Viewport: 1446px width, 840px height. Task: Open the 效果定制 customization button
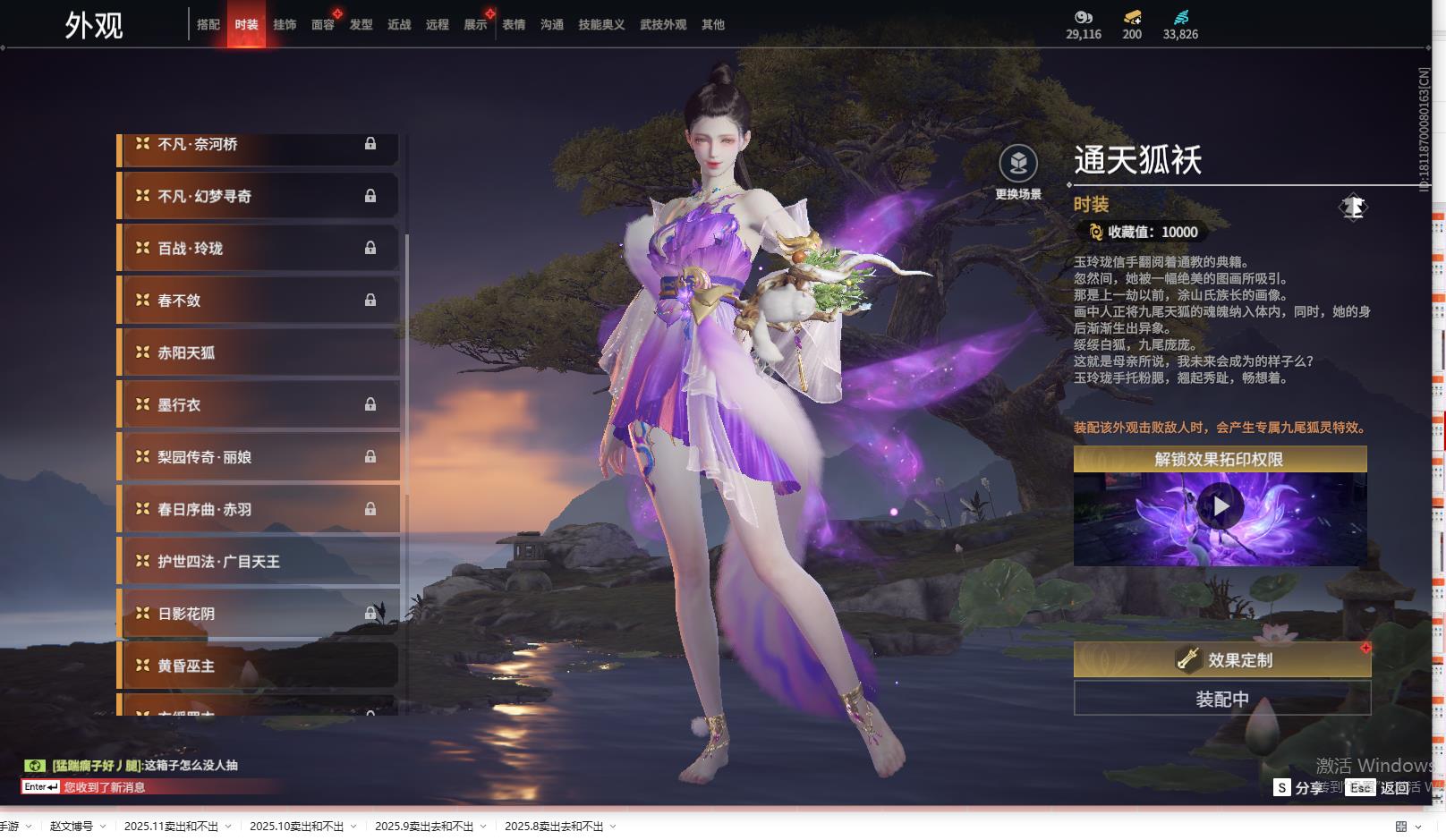(1221, 660)
